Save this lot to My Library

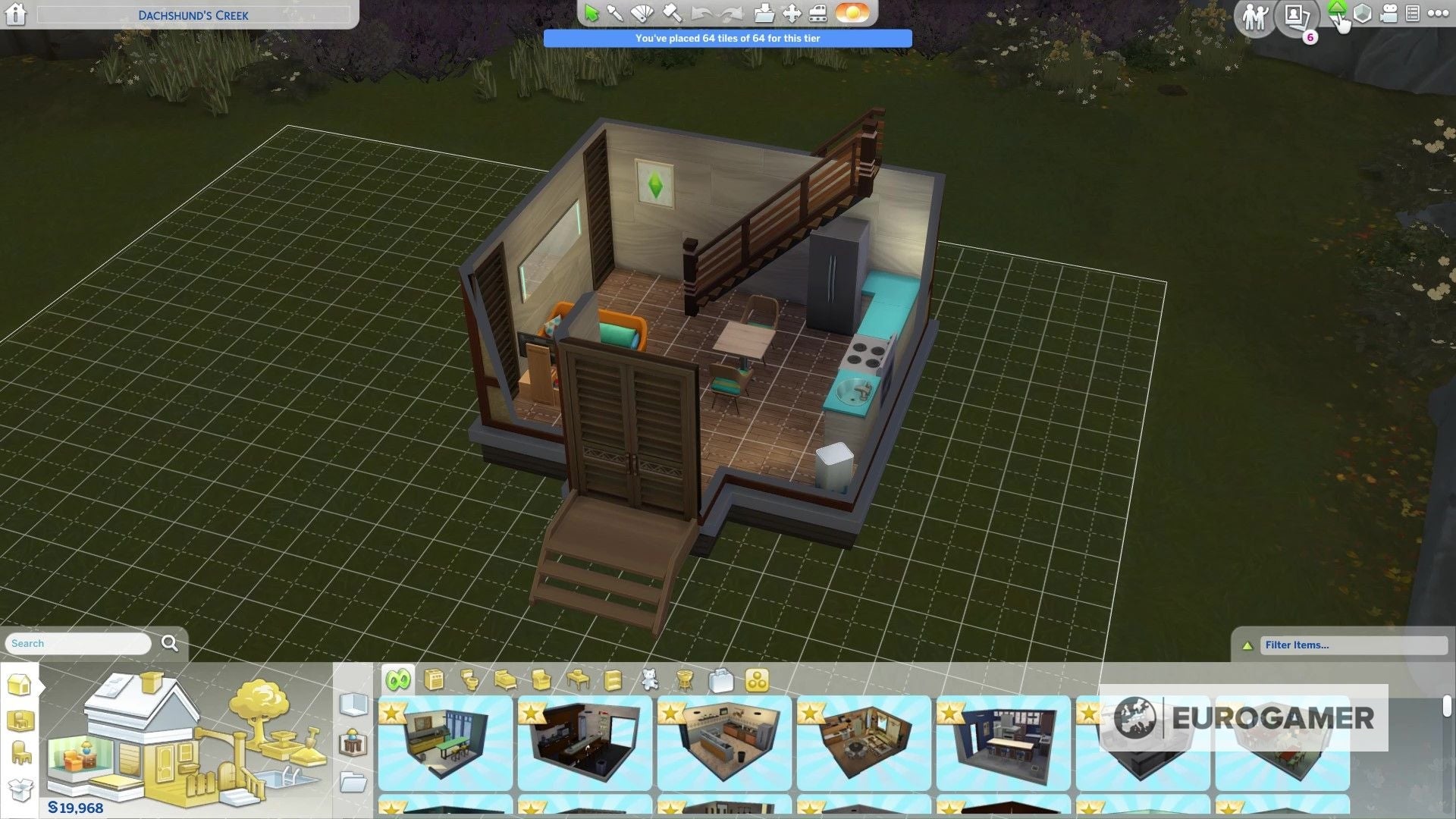pyautogui.click(x=764, y=12)
